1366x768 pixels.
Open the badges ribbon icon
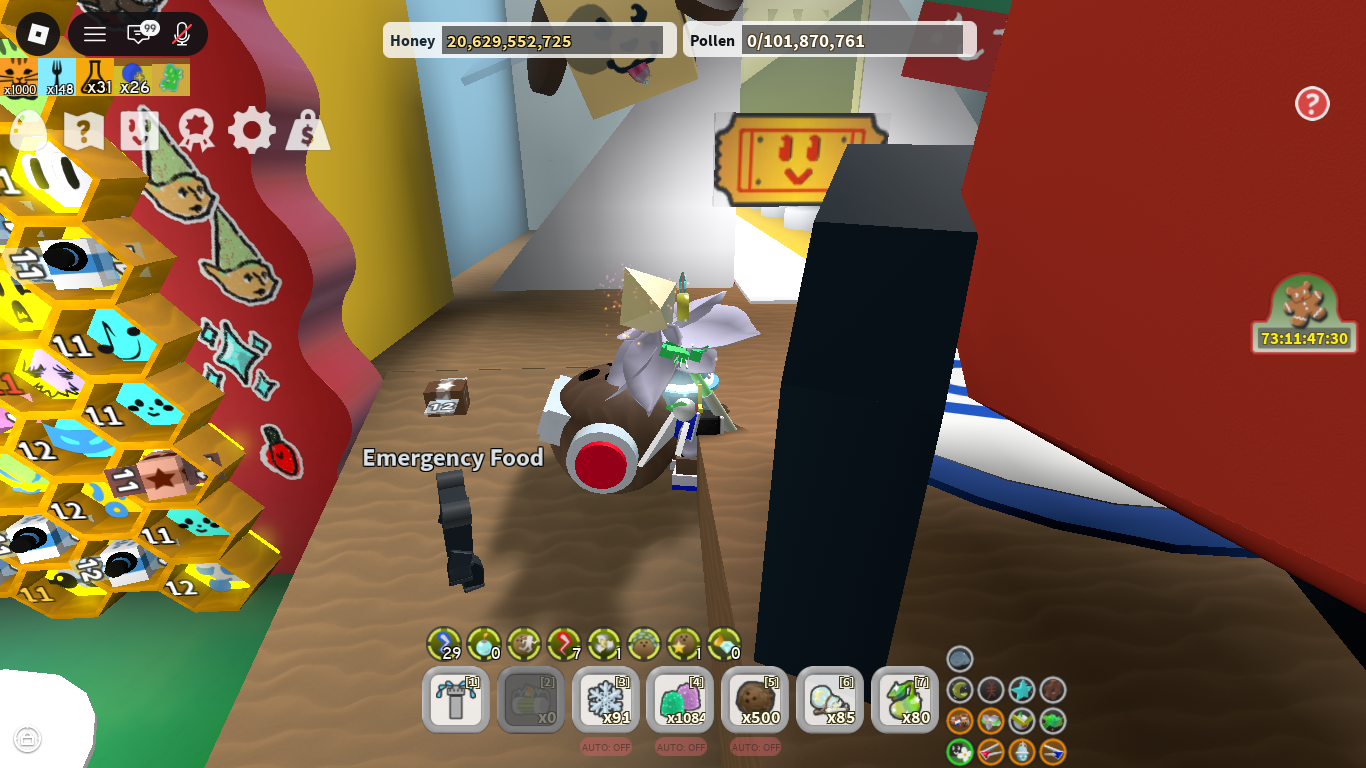click(x=196, y=130)
